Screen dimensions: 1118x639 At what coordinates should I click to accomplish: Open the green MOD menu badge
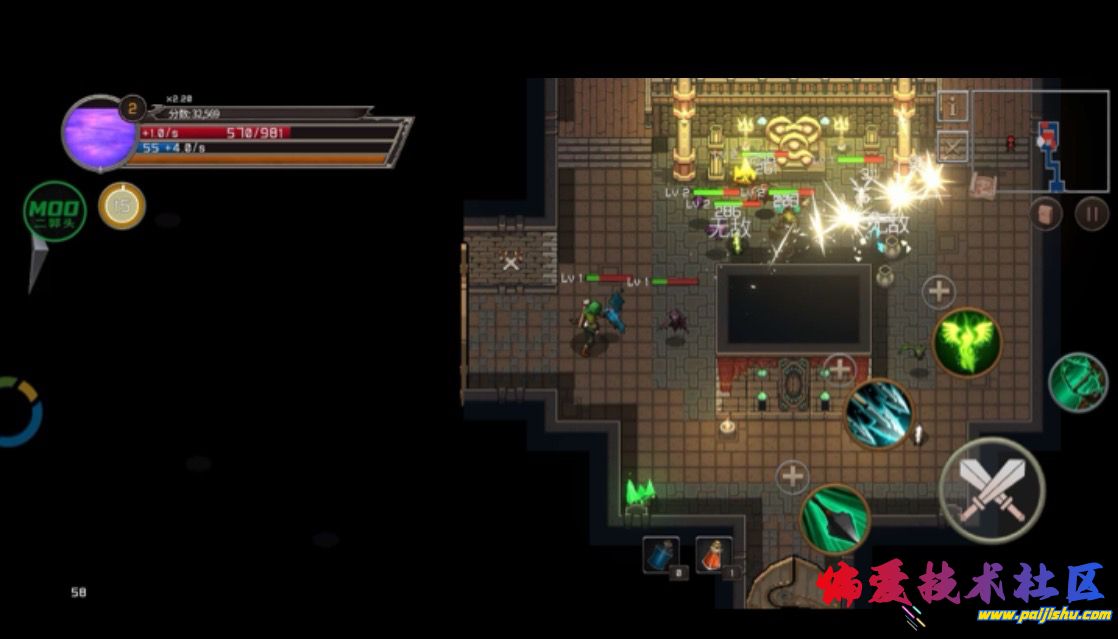pos(55,211)
